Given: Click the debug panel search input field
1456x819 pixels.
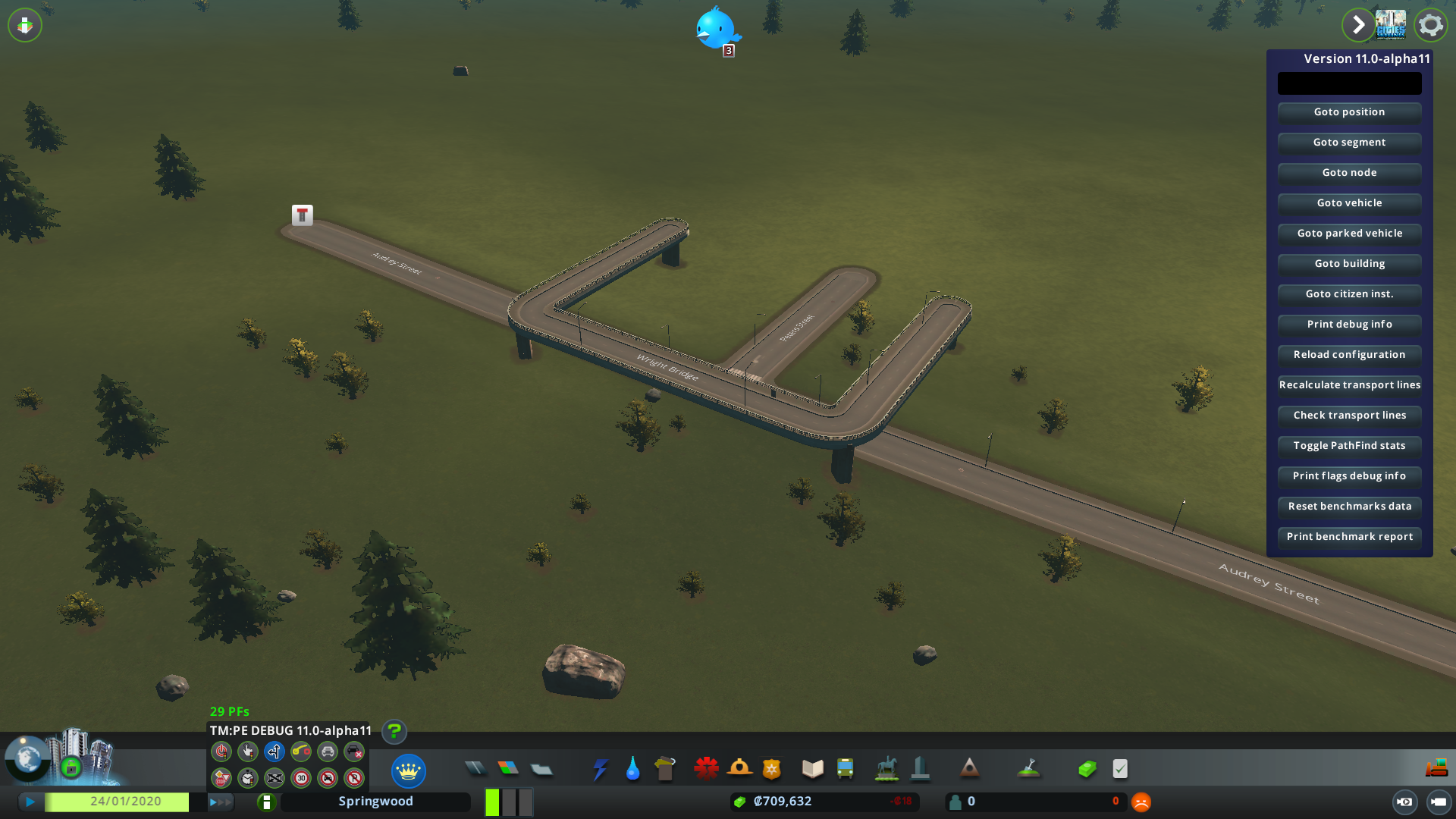Looking at the screenshot, I should pyautogui.click(x=1349, y=83).
